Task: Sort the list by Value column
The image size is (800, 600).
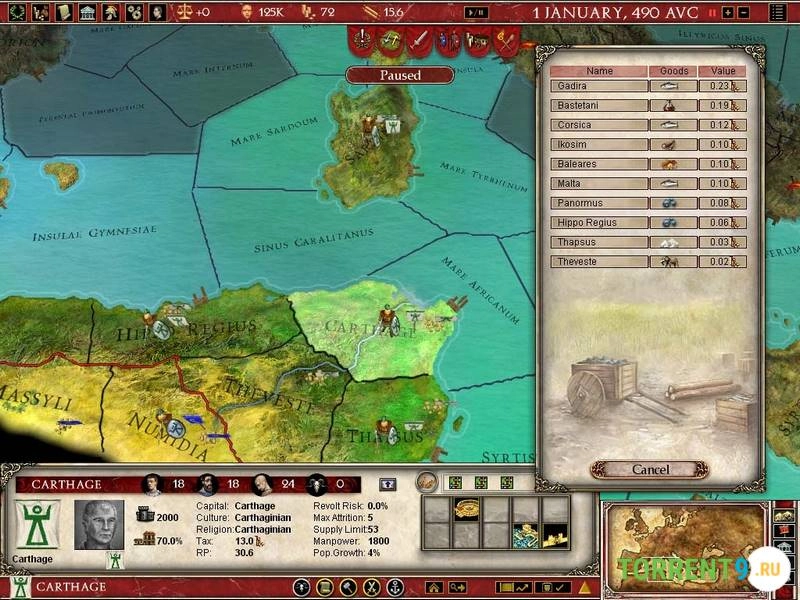Action: pos(723,71)
